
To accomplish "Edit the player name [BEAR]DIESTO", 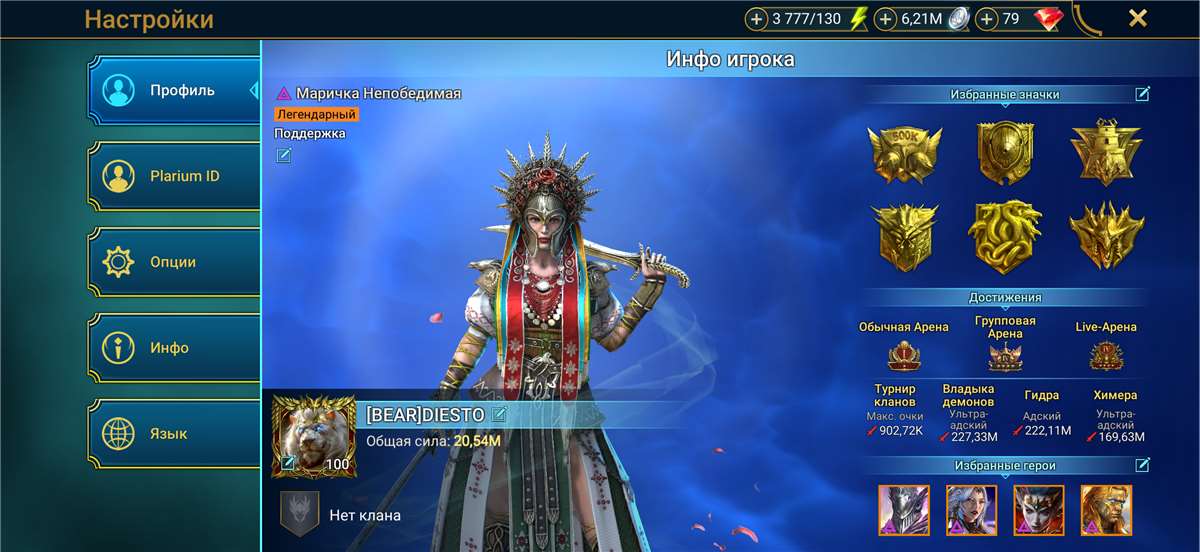I will click(x=499, y=414).
